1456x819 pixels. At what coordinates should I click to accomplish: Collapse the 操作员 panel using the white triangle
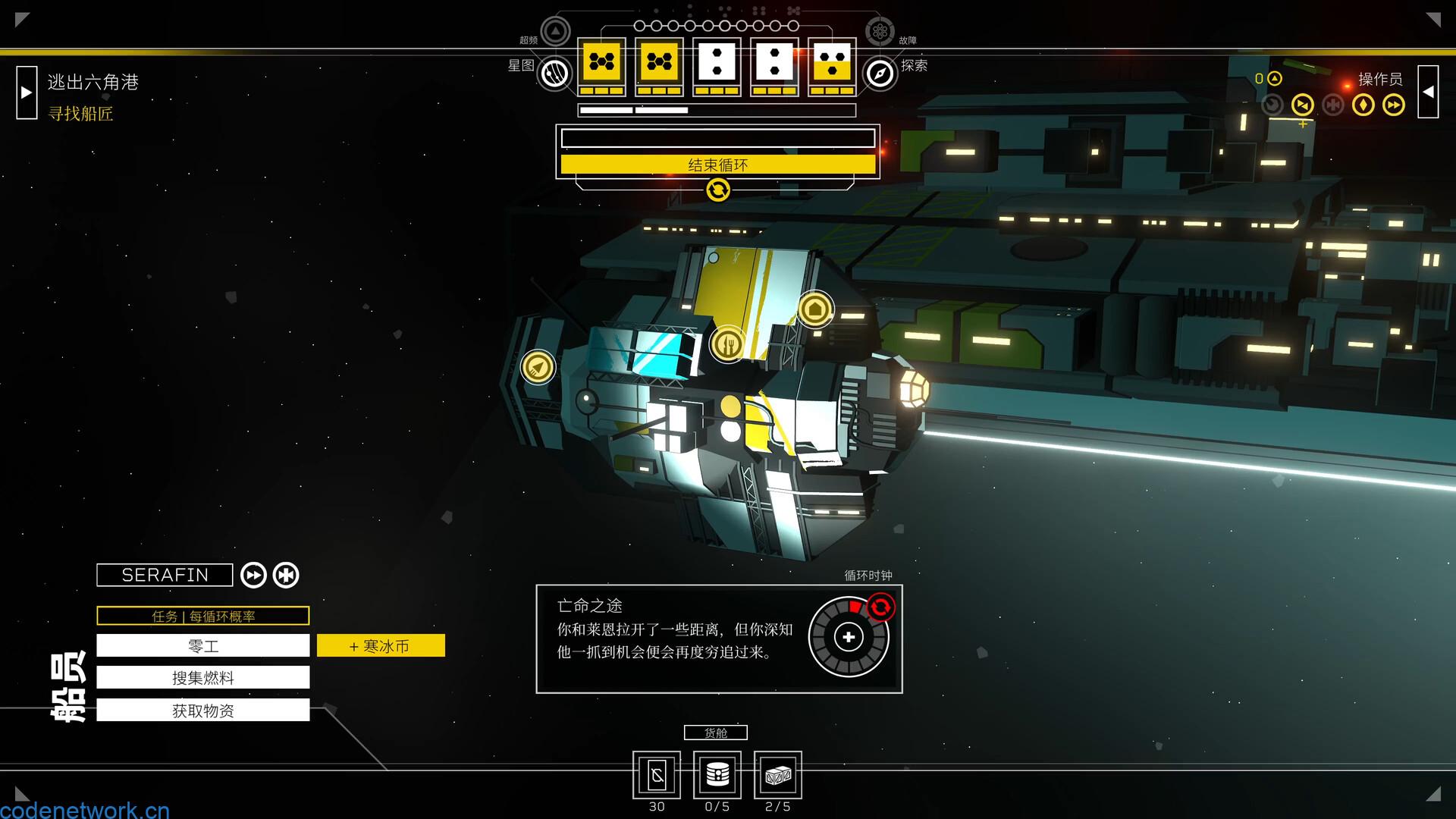coord(1429,91)
